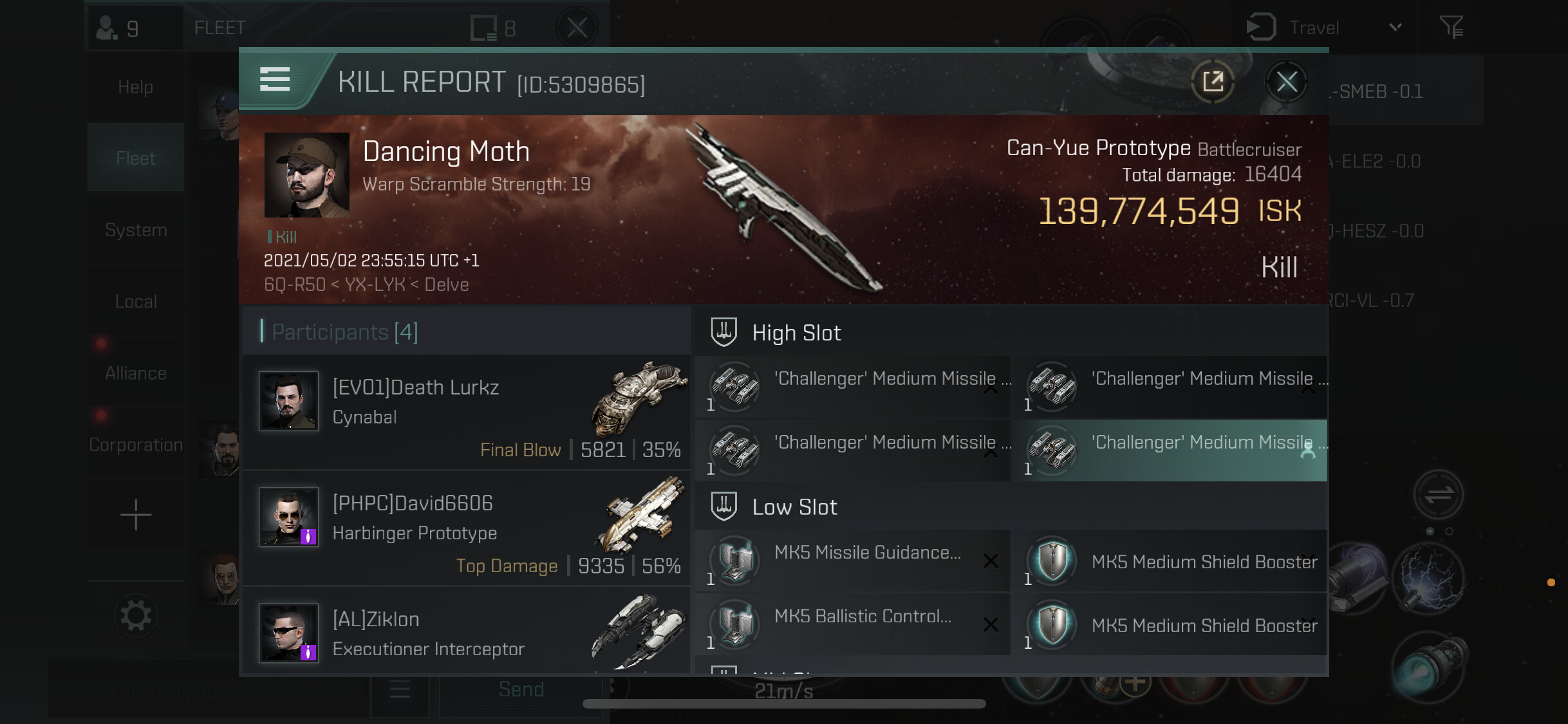The image size is (1568, 724).
Task: Switch to the Fleet chat tab
Action: [136, 158]
